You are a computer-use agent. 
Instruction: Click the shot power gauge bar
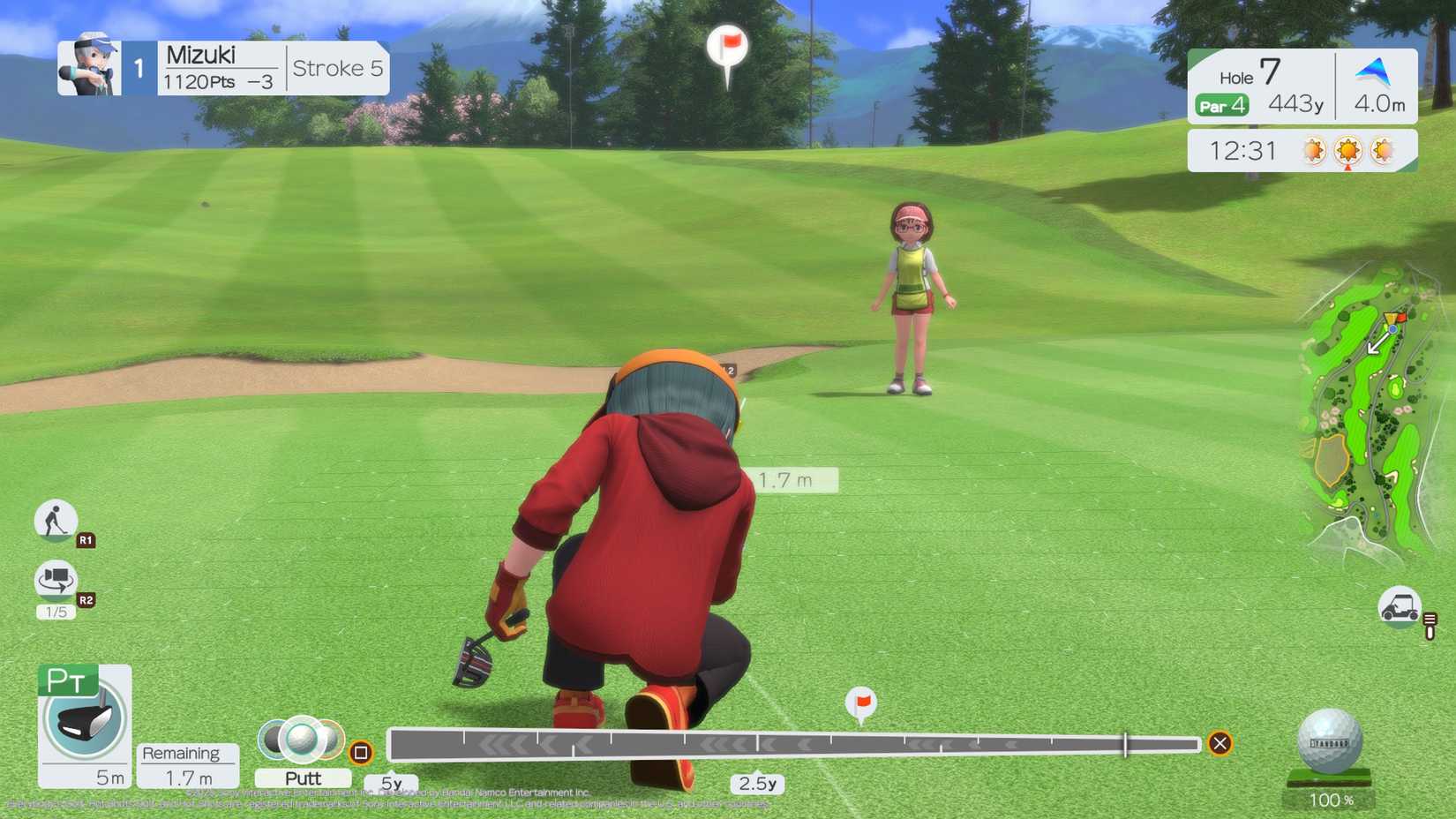794,743
